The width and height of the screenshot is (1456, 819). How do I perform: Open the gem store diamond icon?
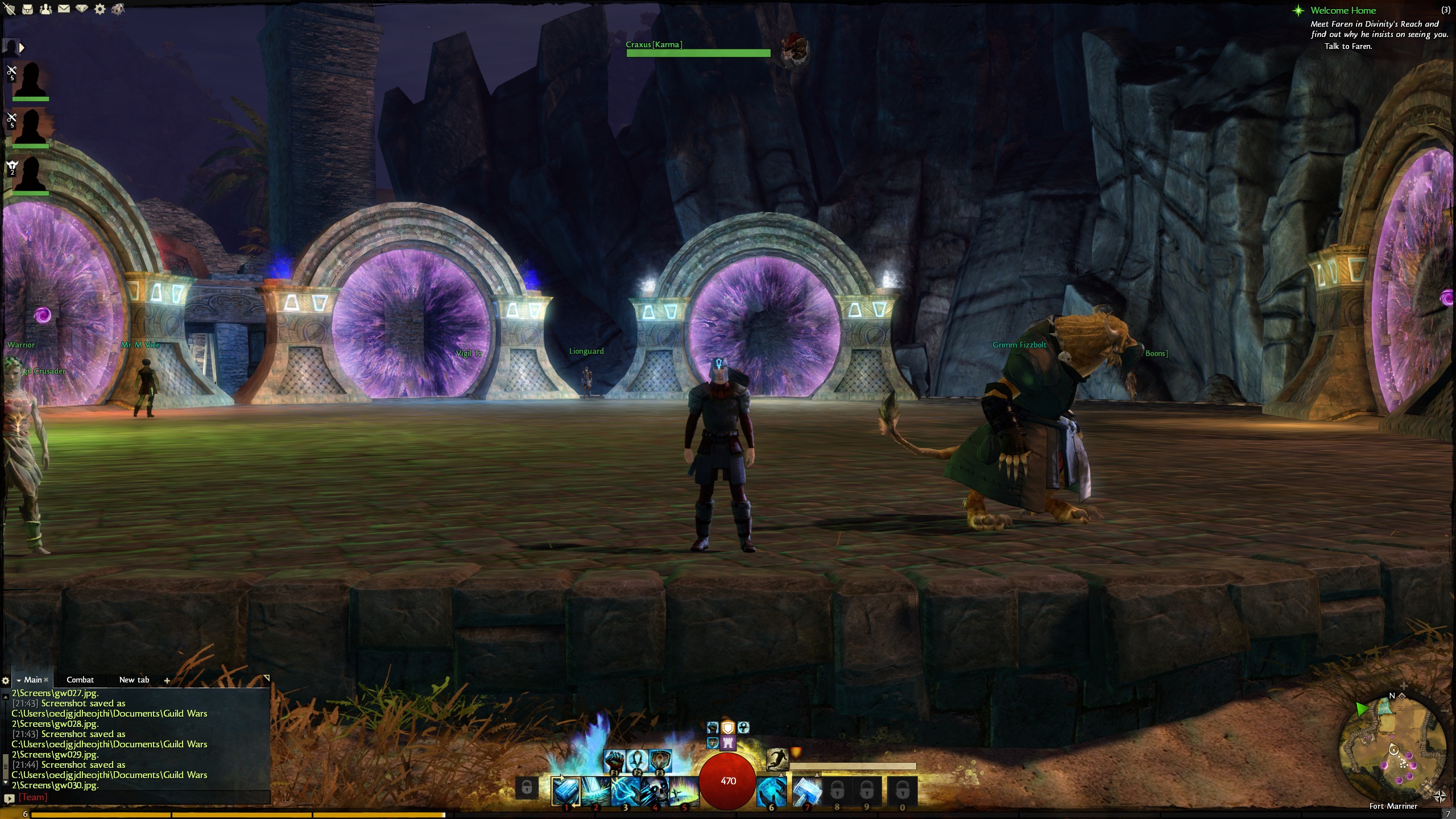click(82, 9)
